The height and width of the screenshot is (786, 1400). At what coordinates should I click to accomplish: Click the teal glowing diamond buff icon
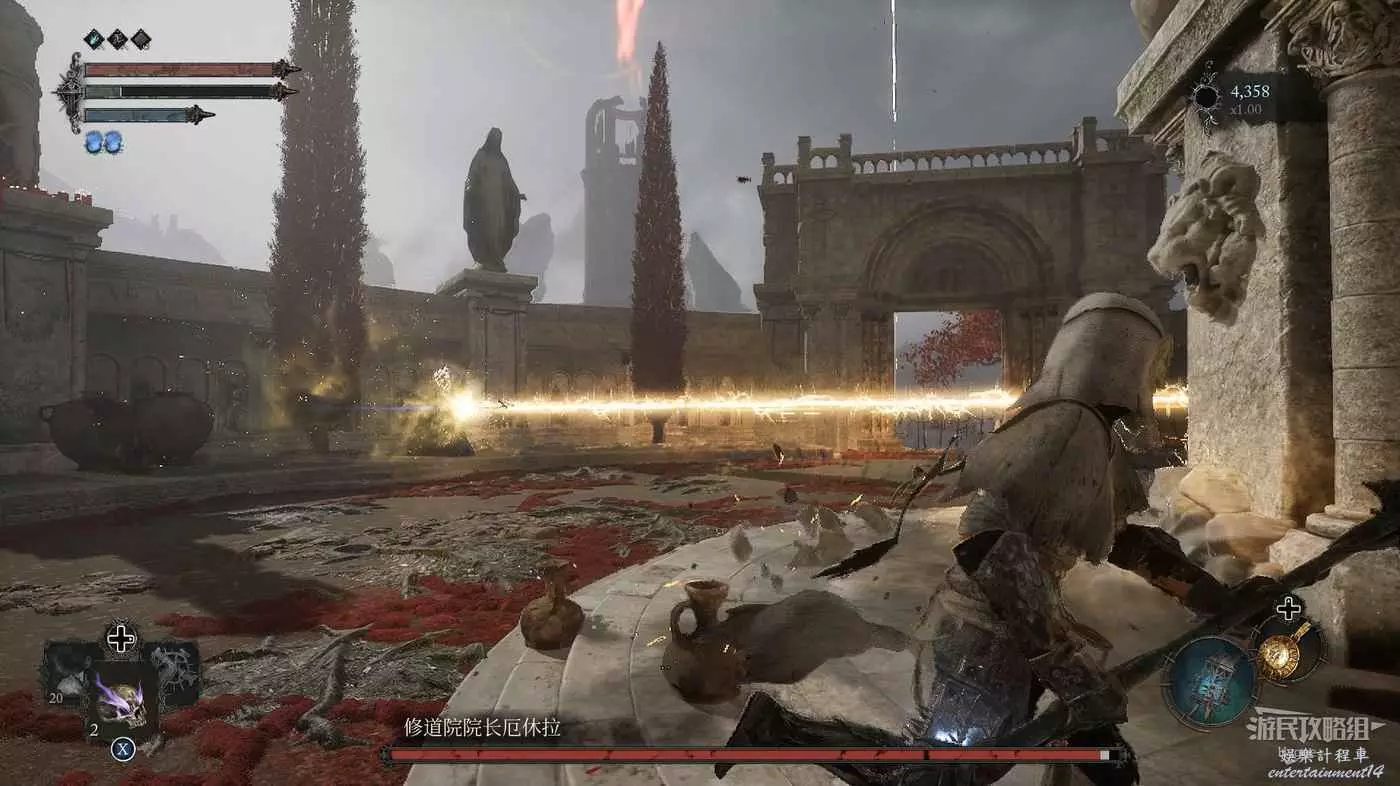tap(94, 39)
